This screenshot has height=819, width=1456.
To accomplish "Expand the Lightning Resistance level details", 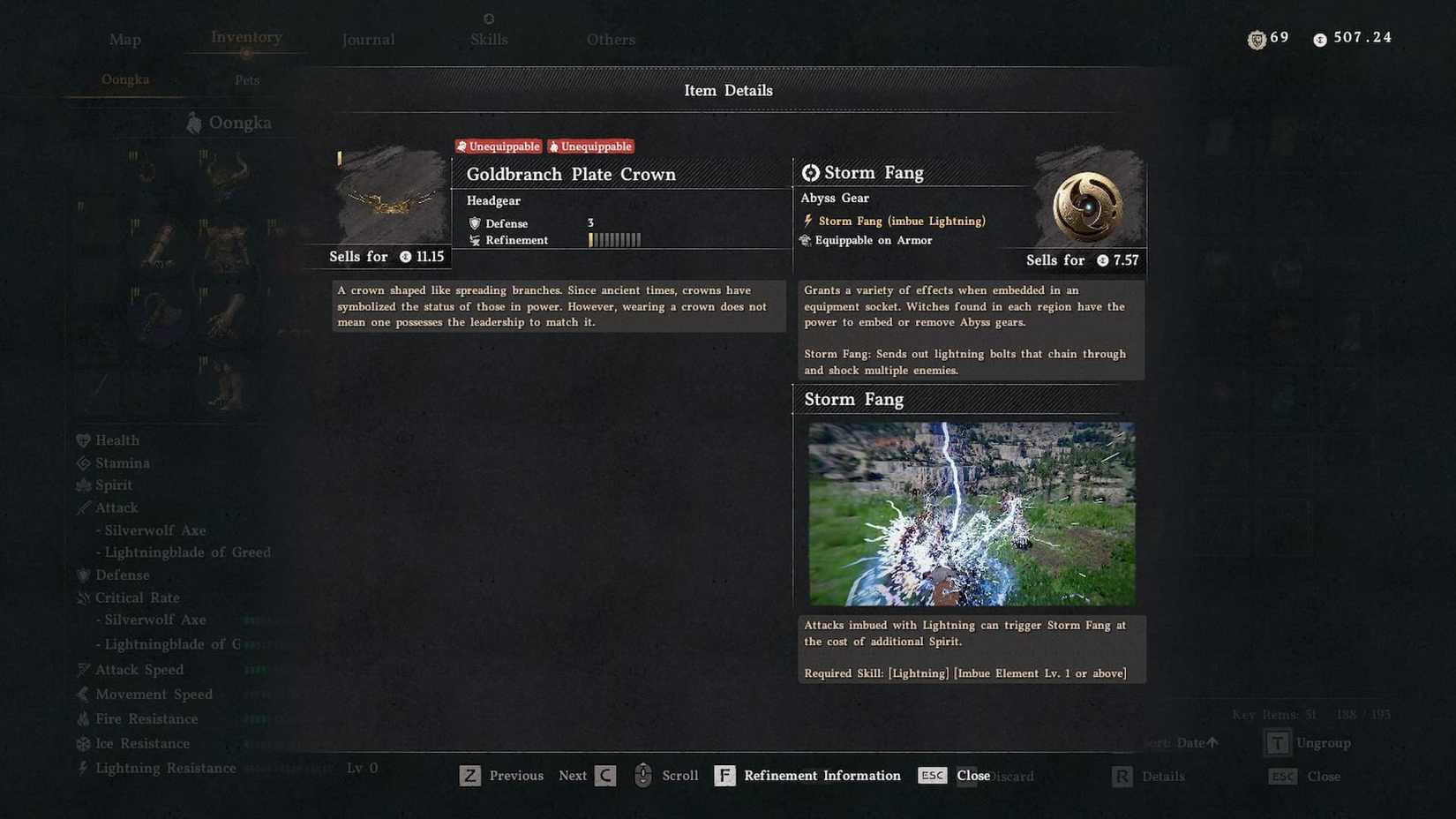I will click(x=165, y=768).
